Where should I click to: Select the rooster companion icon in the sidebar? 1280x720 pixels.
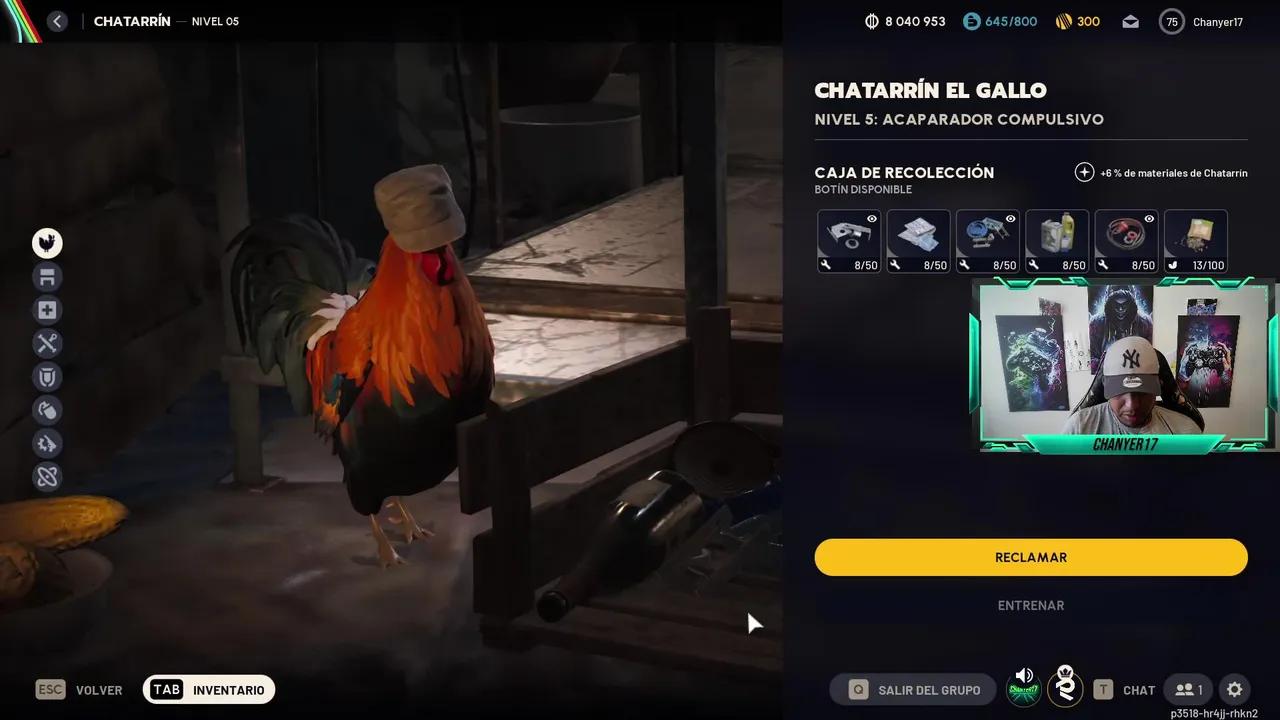coord(47,243)
